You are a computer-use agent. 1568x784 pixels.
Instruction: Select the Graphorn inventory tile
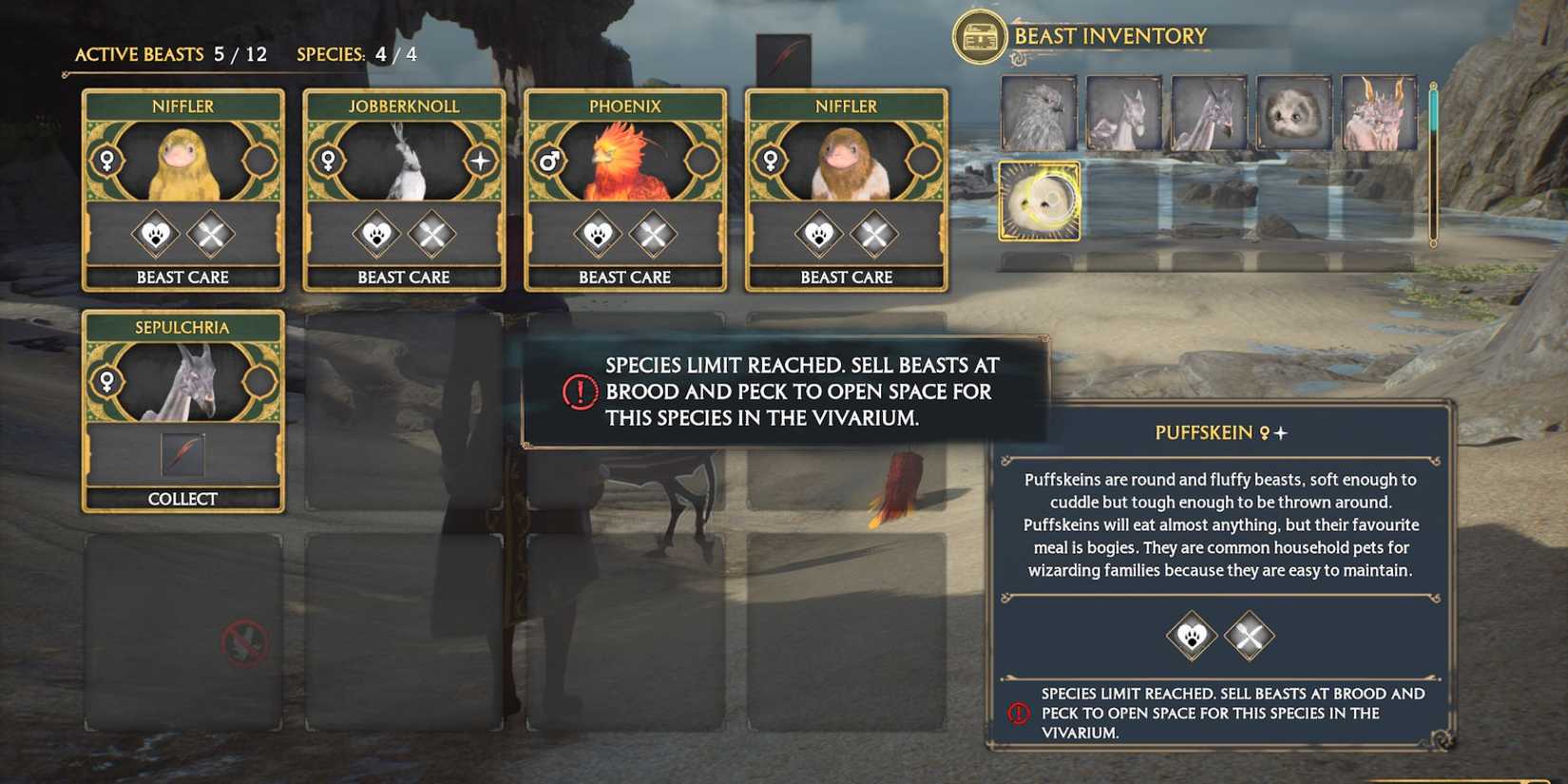coord(1375,111)
